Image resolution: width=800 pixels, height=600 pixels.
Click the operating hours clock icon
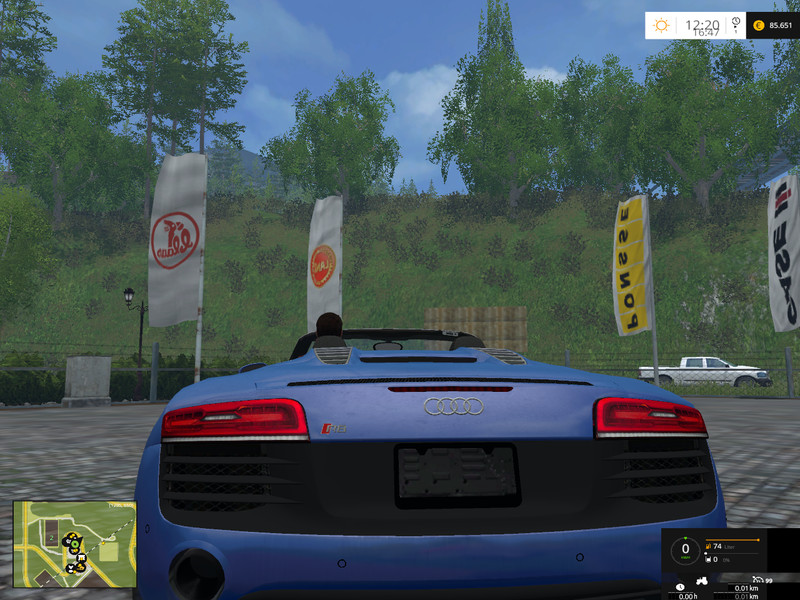[680, 586]
